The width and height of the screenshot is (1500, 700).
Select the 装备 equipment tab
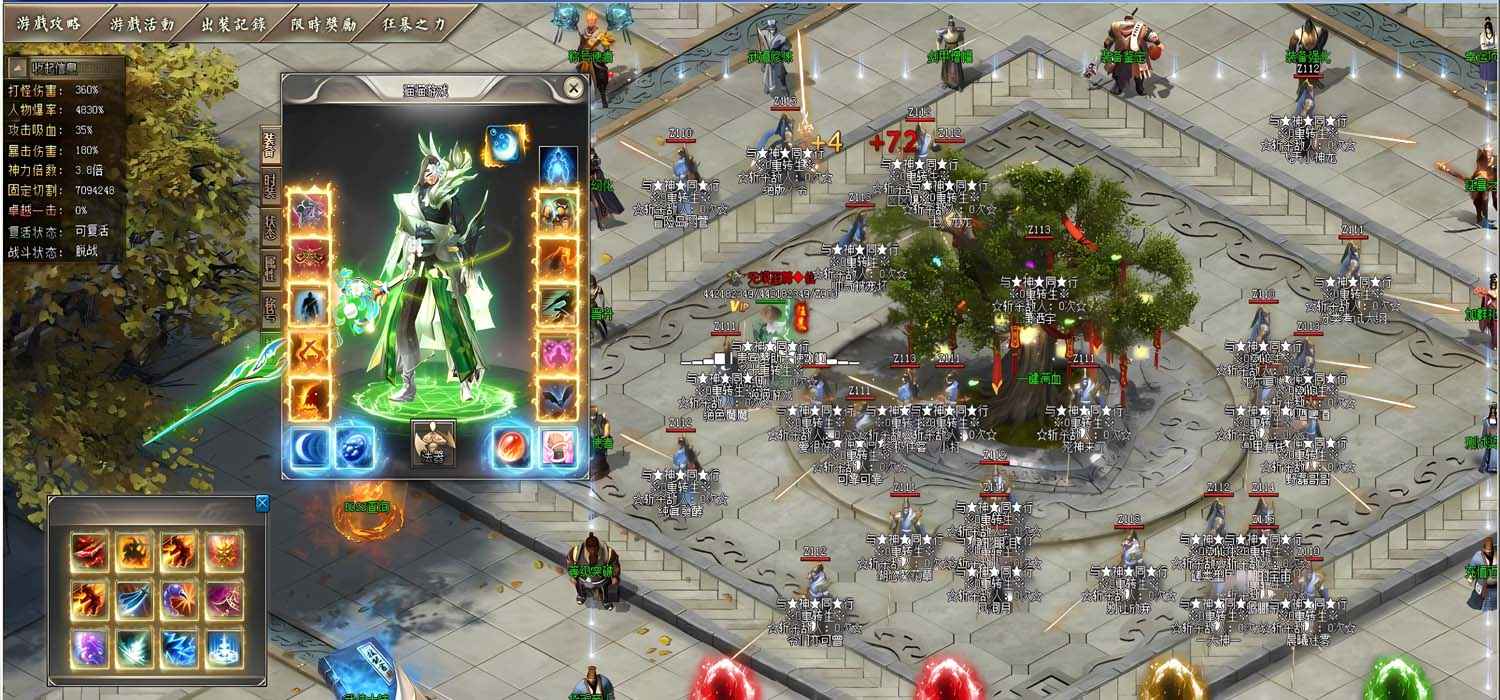270,145
